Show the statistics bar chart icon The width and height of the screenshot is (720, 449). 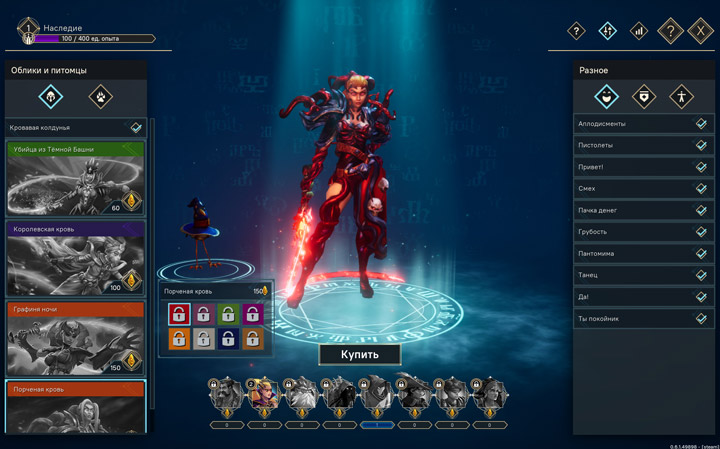[x=638, y=31]
